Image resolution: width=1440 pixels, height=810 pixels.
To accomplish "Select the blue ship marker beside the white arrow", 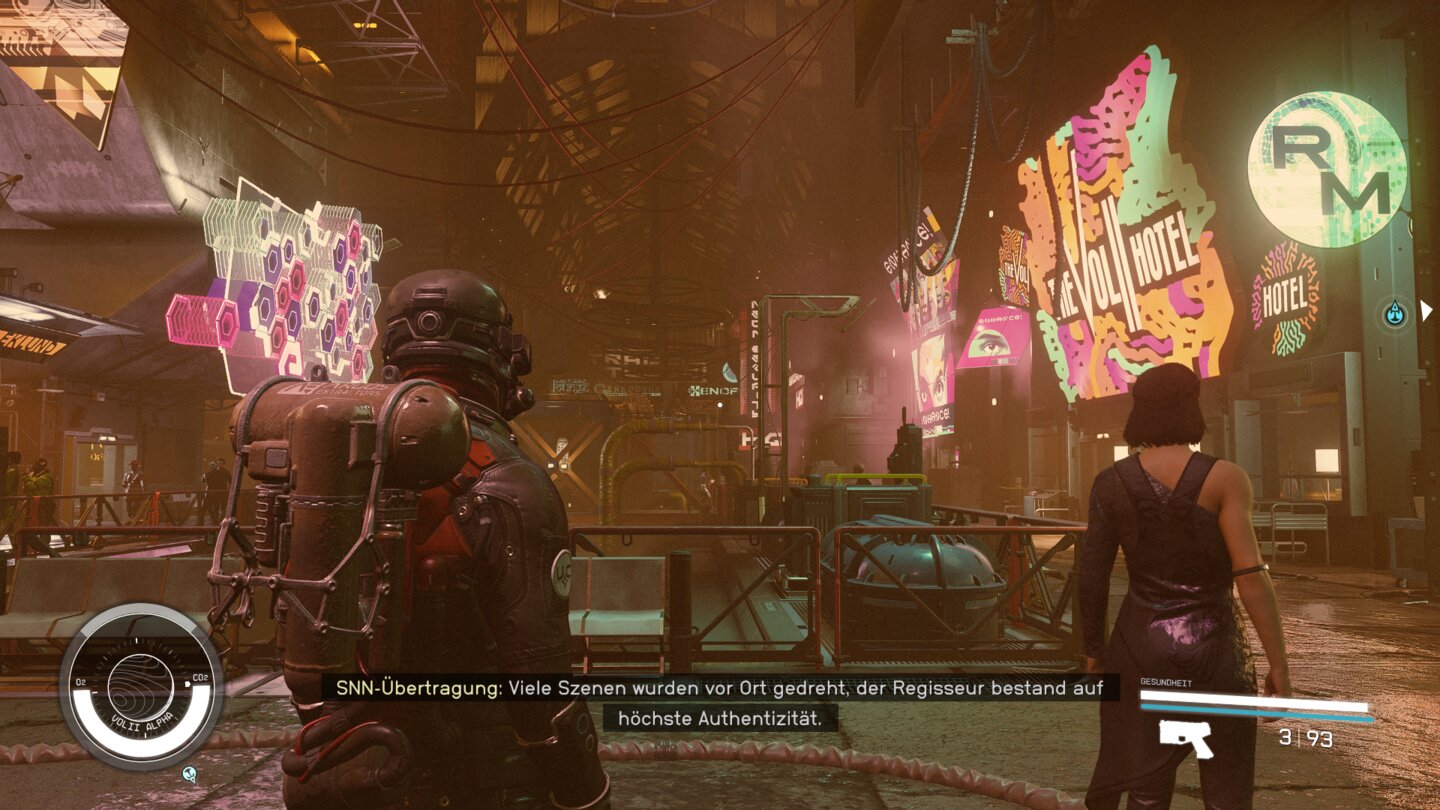I will point(1395,314).
